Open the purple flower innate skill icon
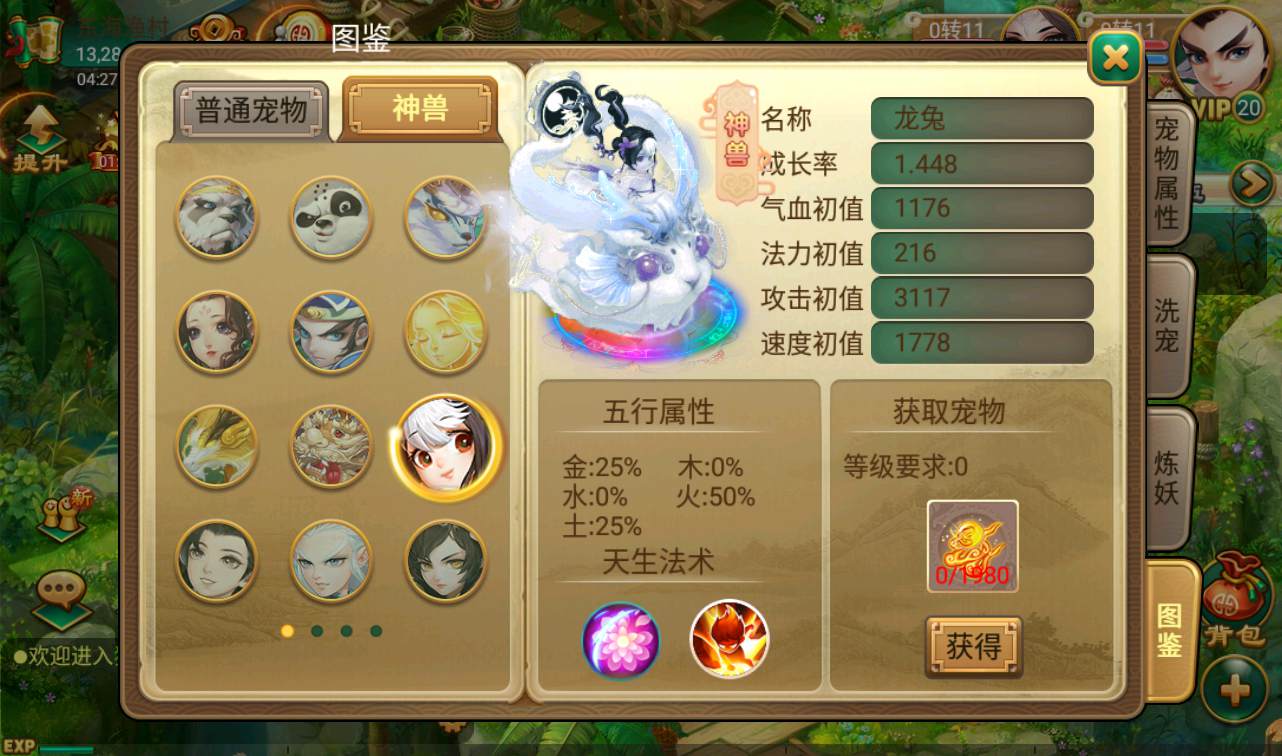1282x756 pixels. pos(620,641)
